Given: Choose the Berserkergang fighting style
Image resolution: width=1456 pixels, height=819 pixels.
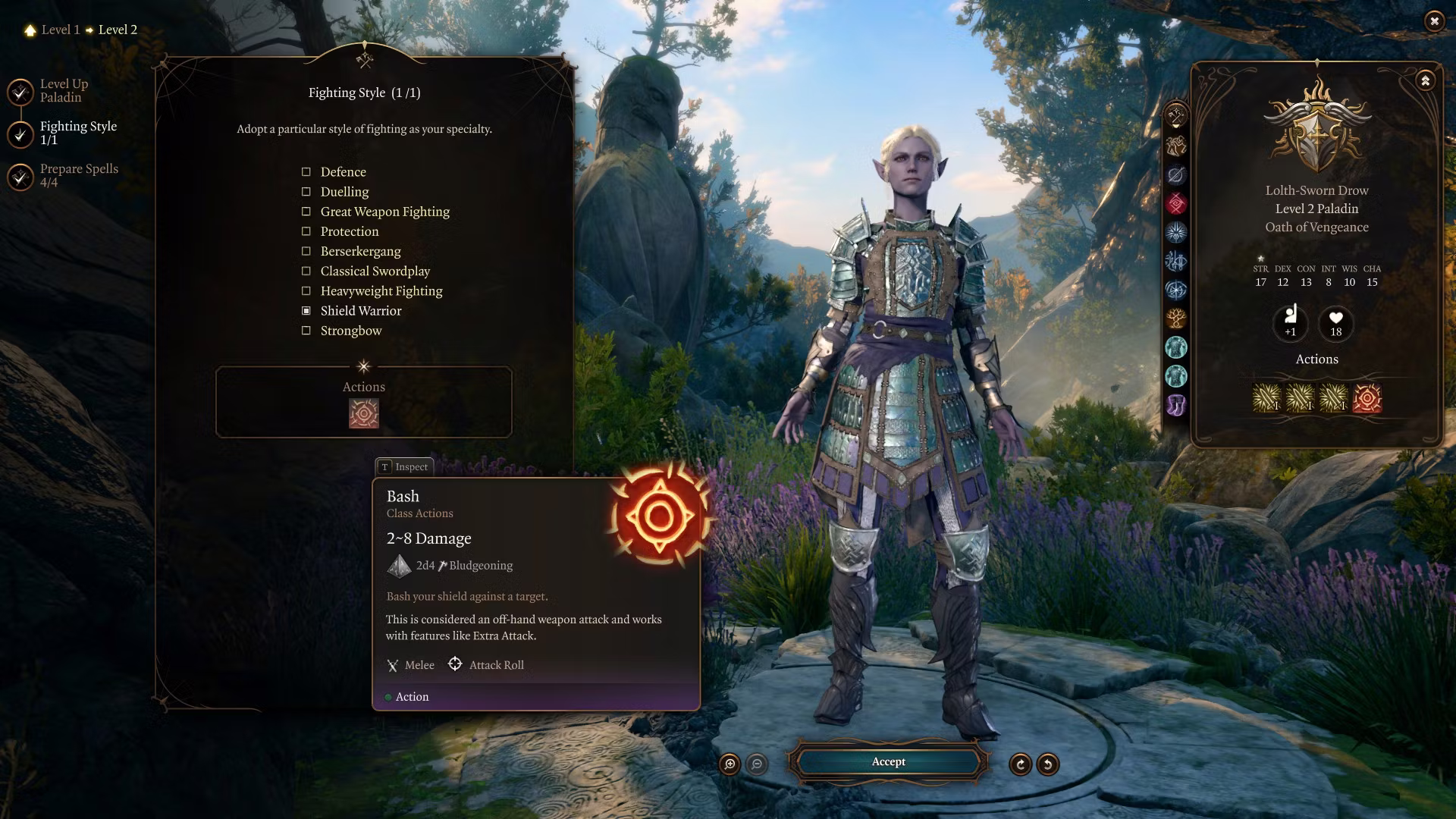Looking at the screenshot, I should [306, 251].
